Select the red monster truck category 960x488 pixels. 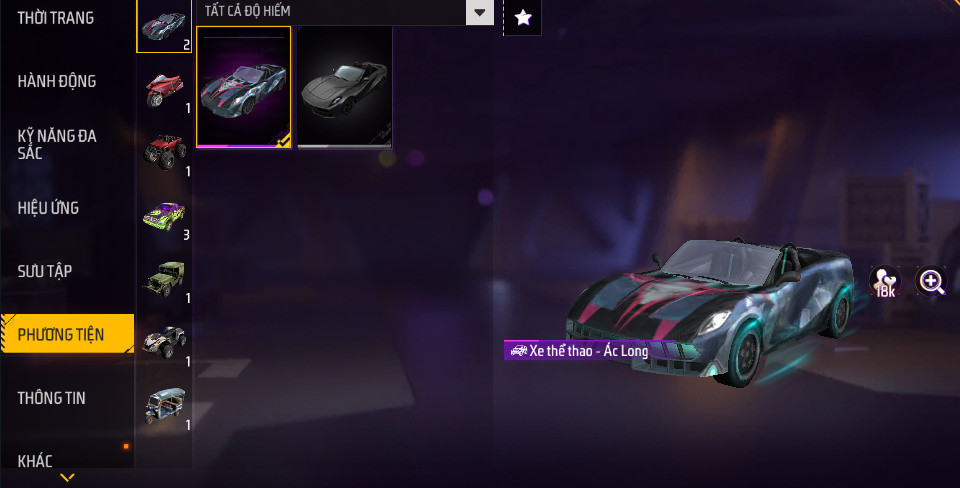pos(164,153)
